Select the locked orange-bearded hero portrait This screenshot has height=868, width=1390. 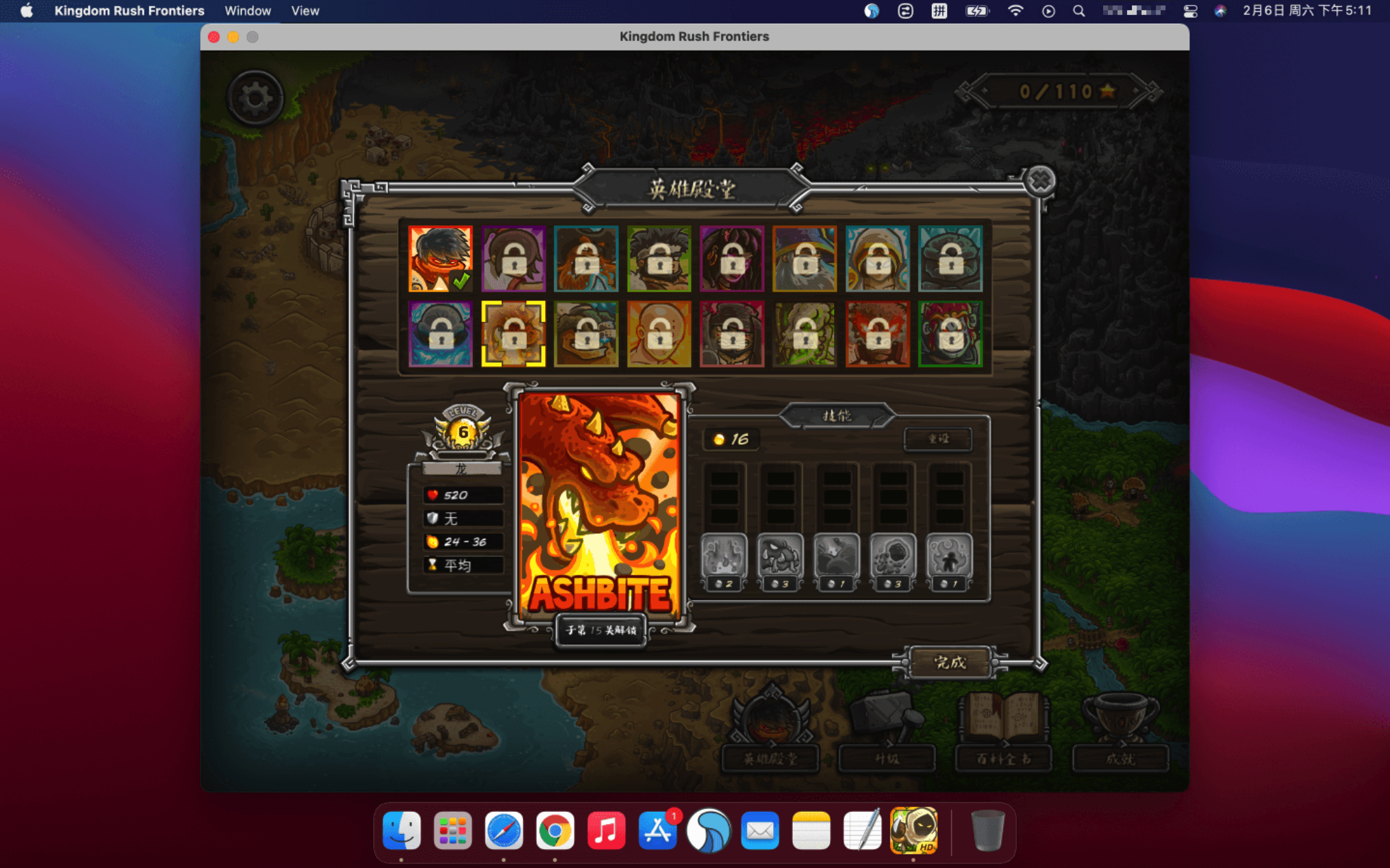coord(586,259)
